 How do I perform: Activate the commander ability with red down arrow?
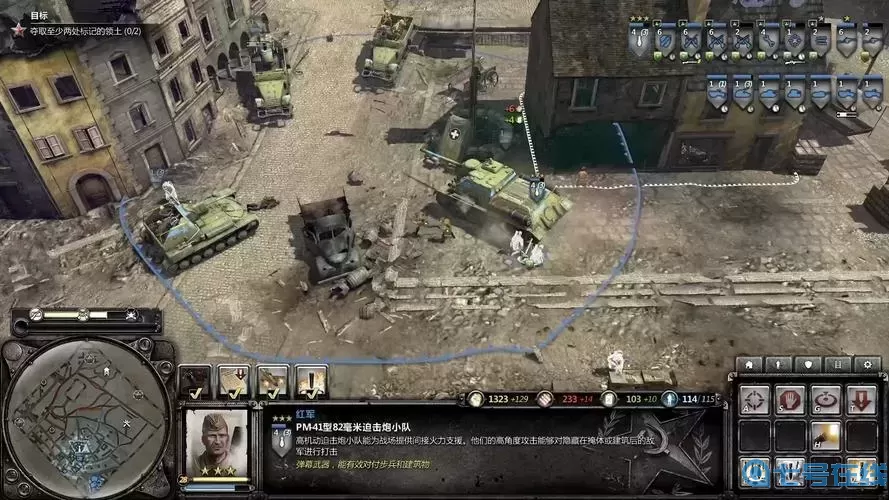[x=234, y=379]
